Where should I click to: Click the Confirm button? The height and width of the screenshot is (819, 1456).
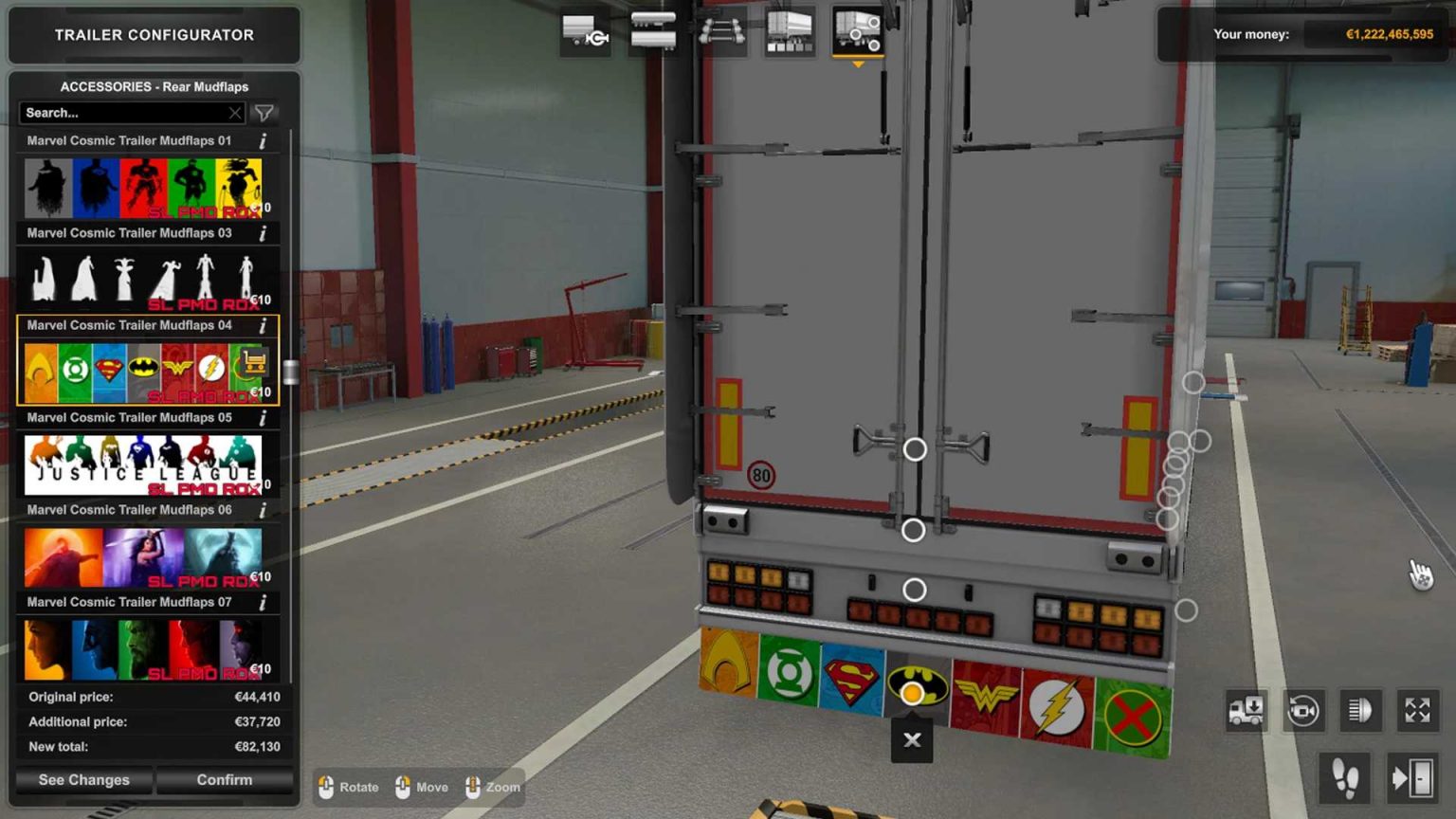(224, 779)
